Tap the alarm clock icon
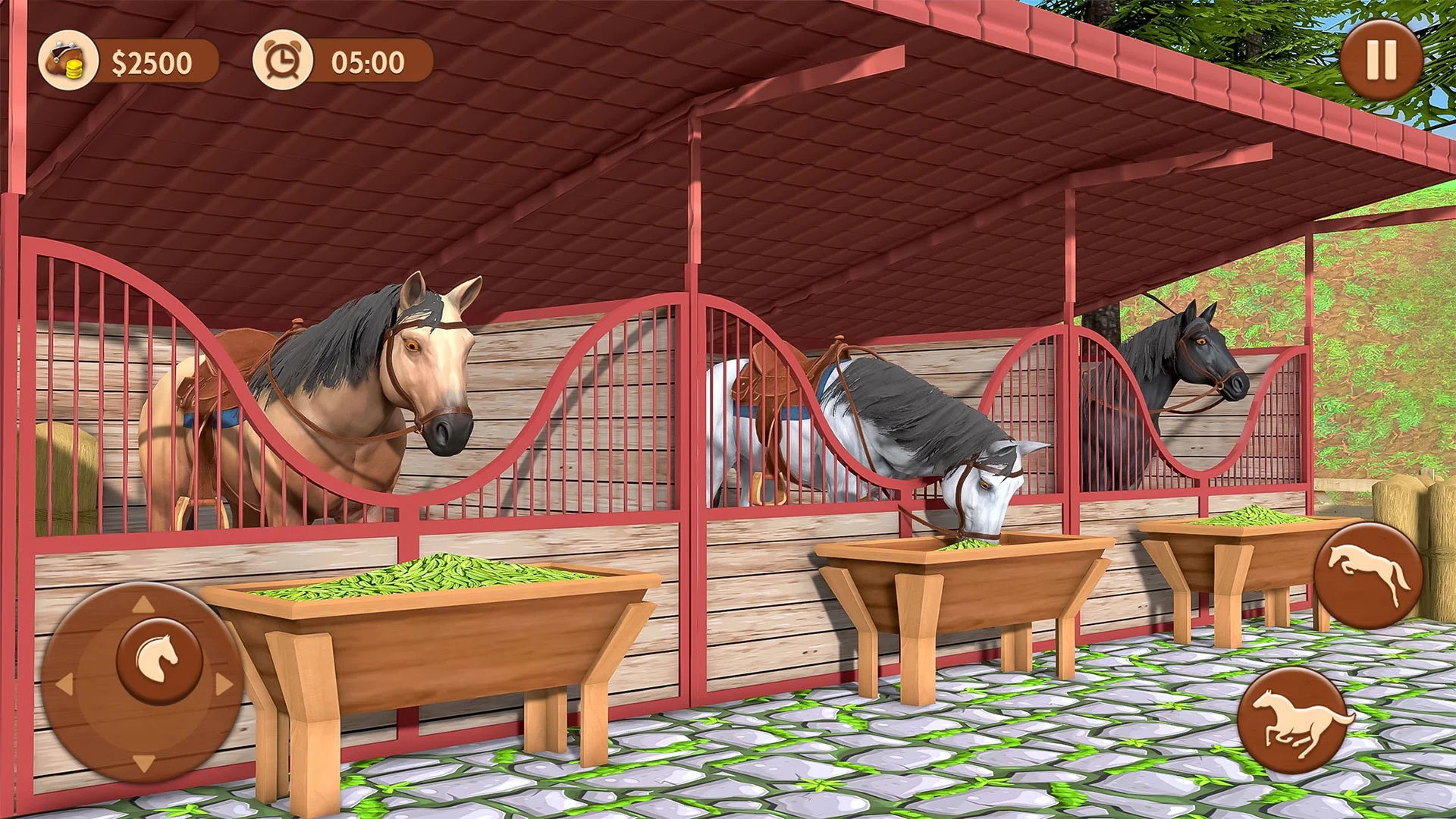 coord(284,61)
